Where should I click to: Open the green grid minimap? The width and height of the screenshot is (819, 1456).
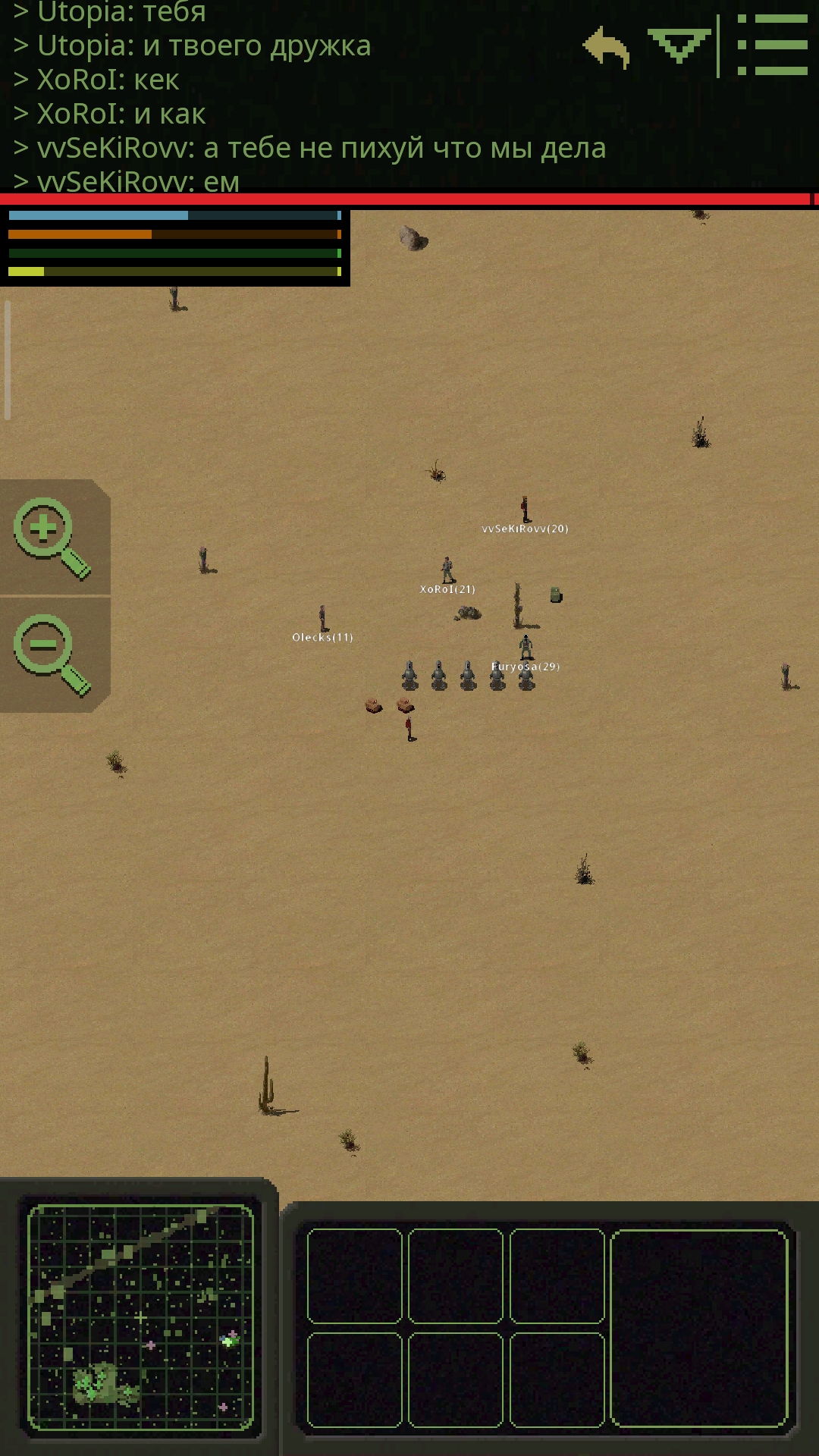(x=140, y=1318)
